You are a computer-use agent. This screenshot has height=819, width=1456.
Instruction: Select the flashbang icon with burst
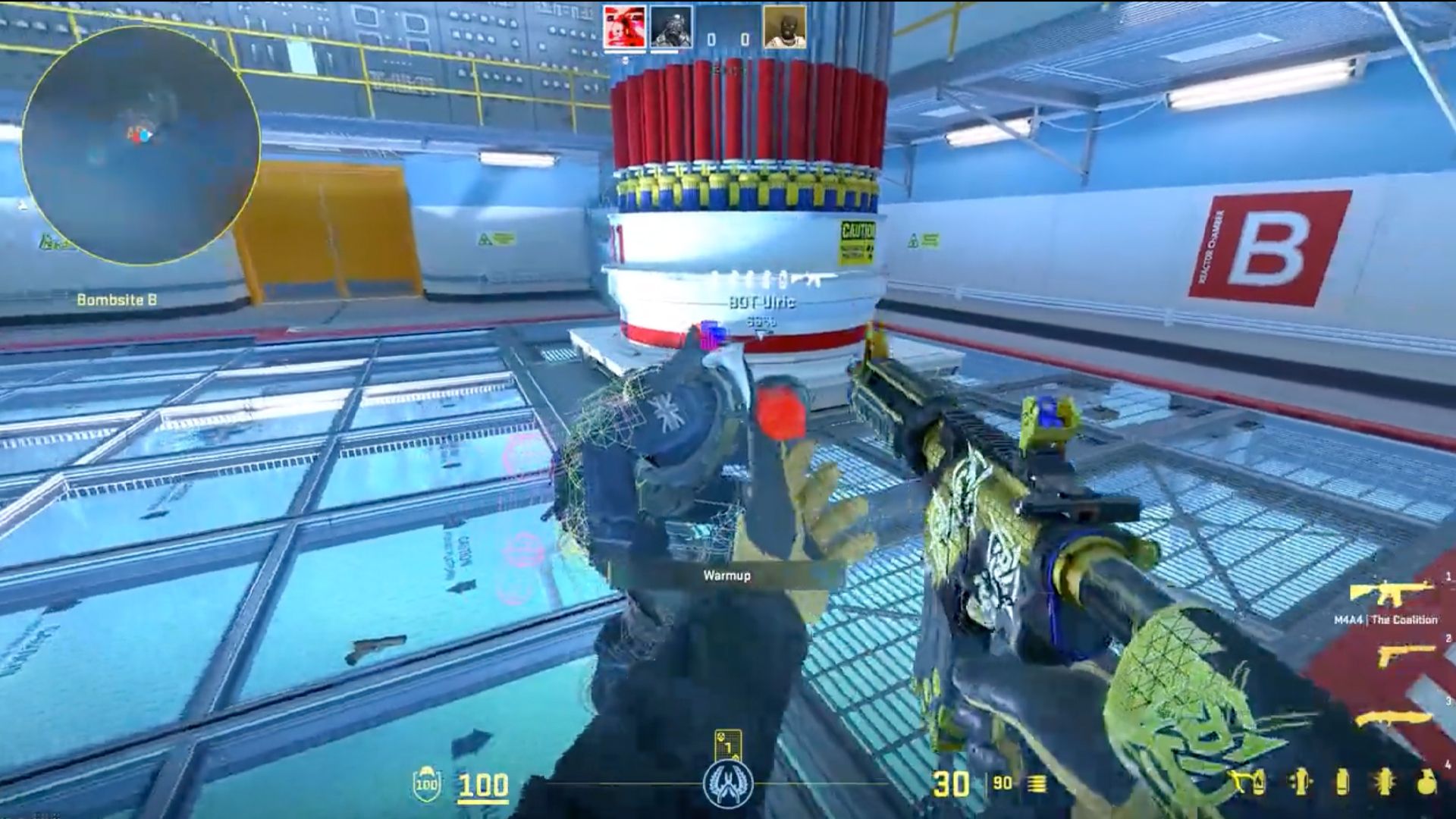point(1385,783)
